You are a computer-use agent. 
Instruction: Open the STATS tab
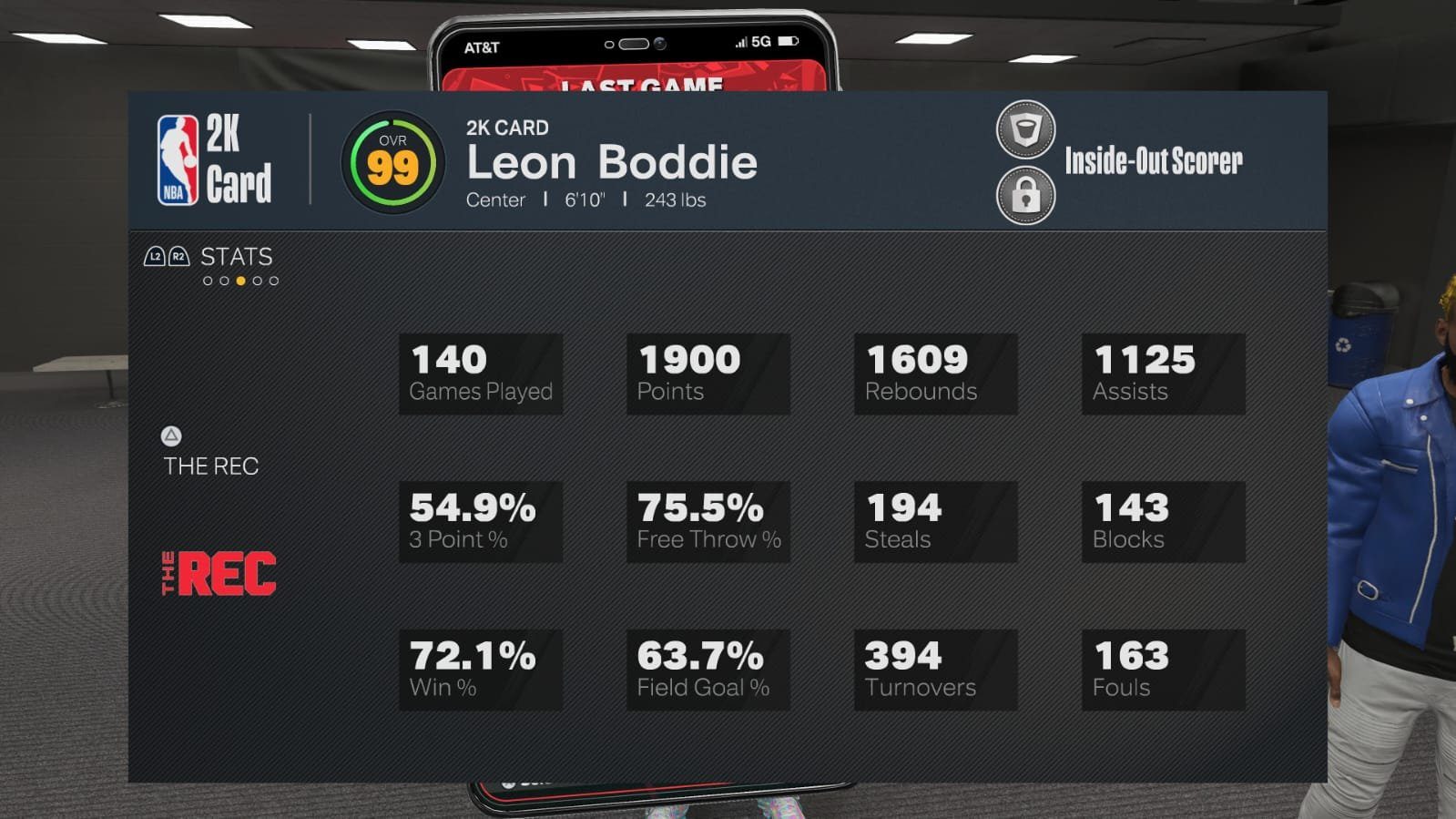[x=235, y=258]
